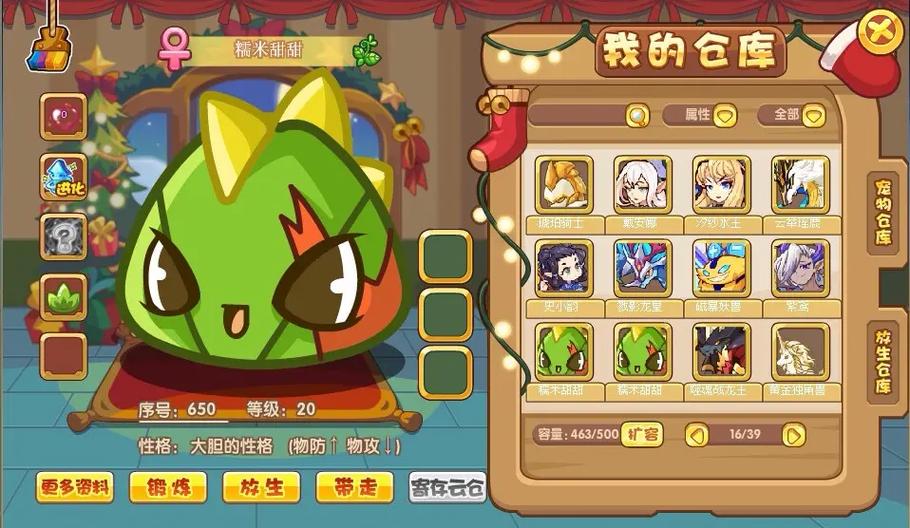910x528 pixels.
Task: Click the 进化 evolution icon
Action: [62, 178]
